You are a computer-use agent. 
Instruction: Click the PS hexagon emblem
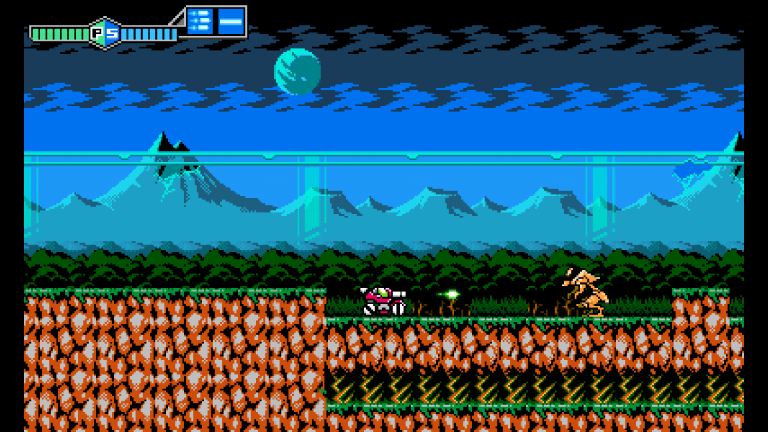pos(104,33)
